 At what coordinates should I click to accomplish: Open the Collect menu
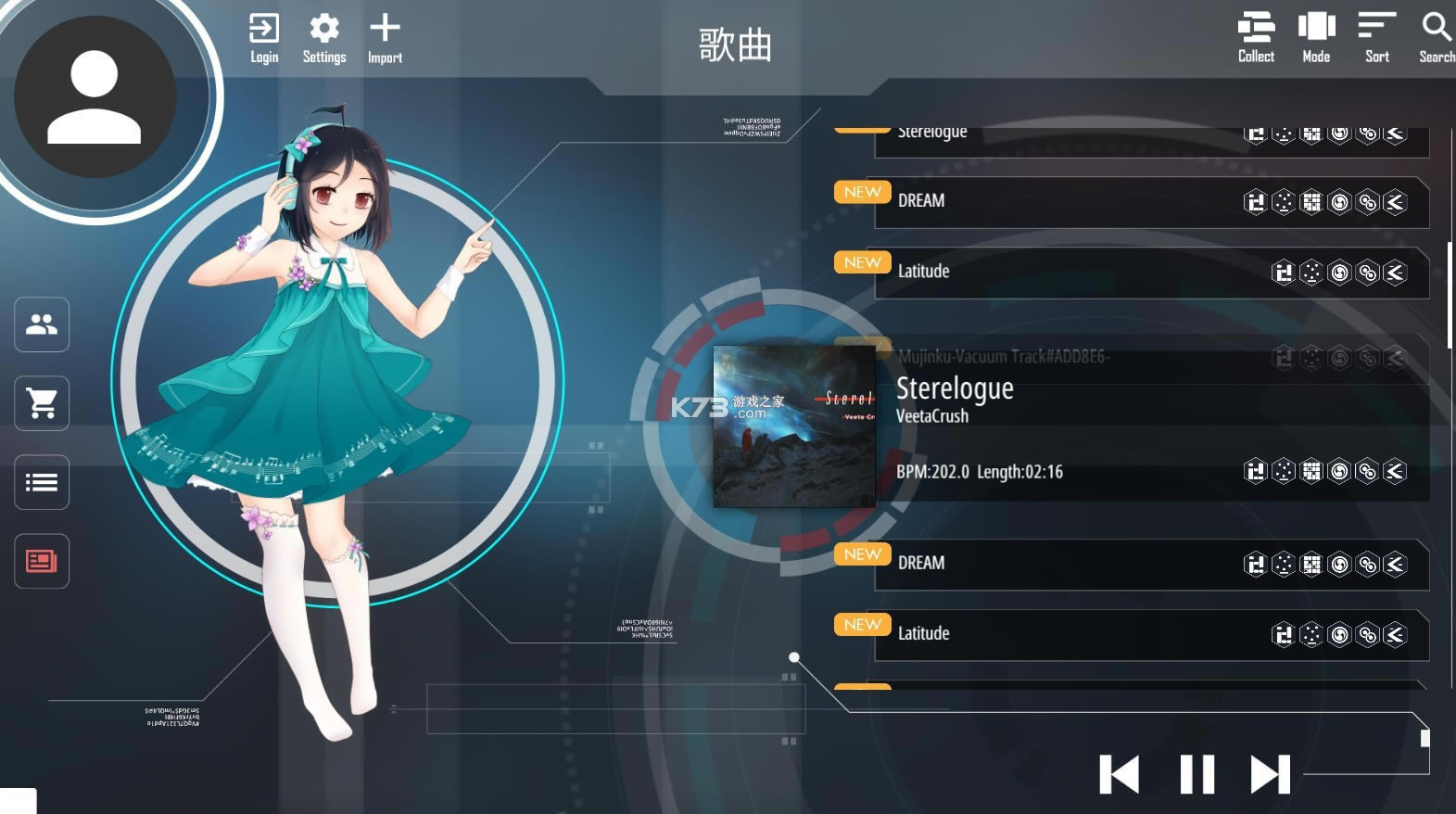tap(1256, 39)
